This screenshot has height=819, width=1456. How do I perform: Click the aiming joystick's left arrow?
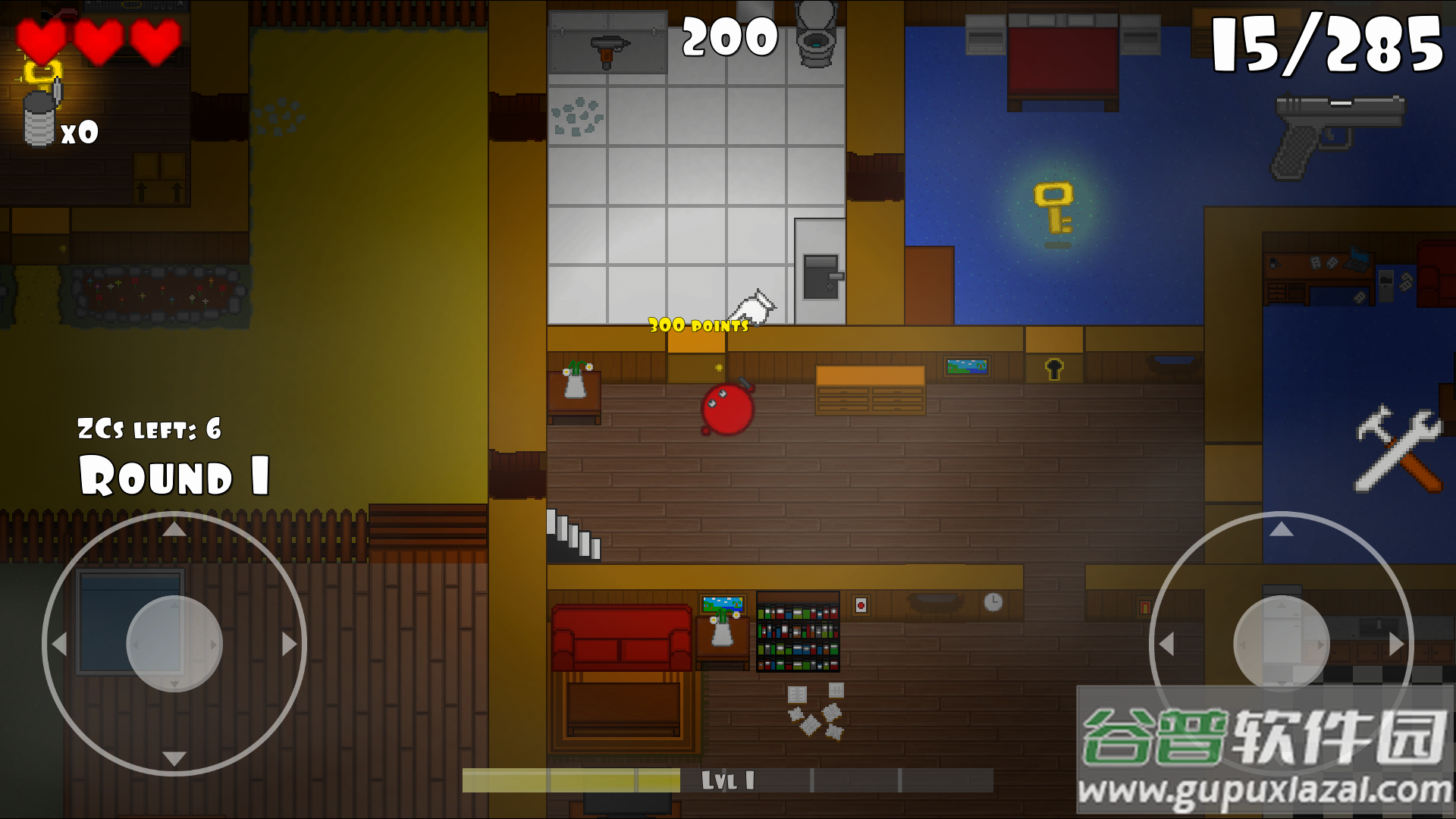coord(1166,644)
